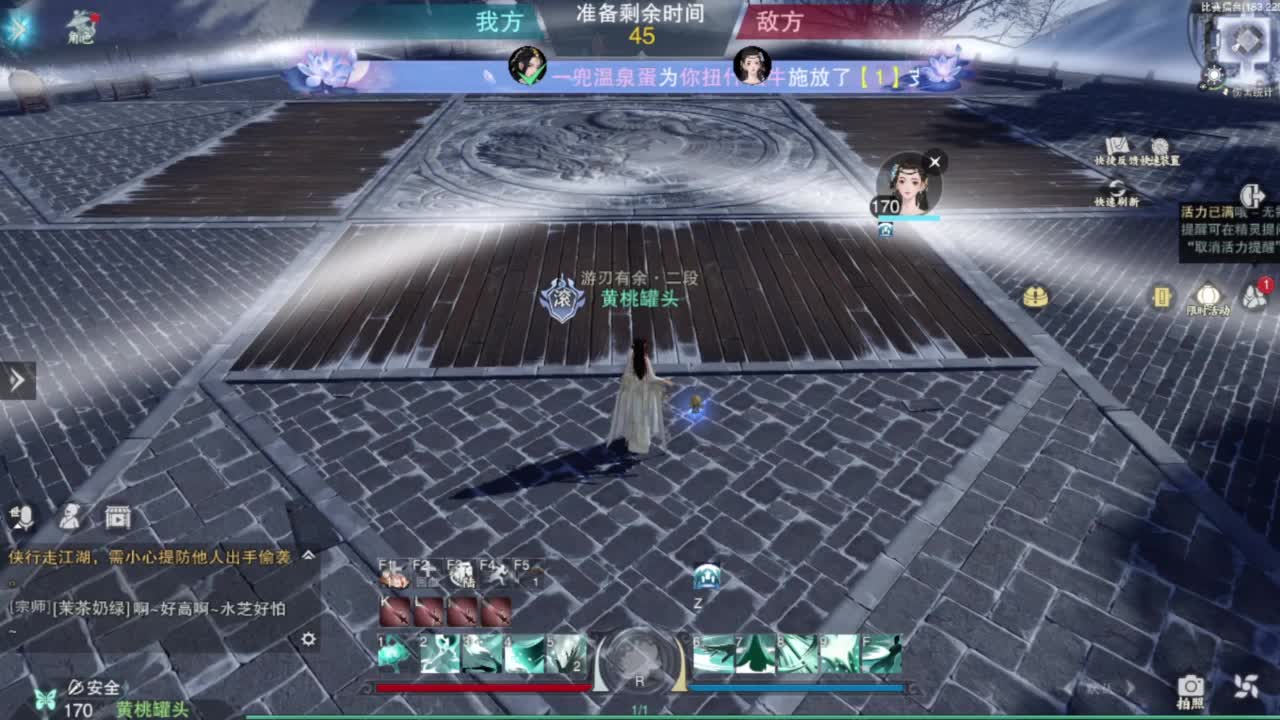Open the 限时活动 lantern event icon

click(1208, 293)
